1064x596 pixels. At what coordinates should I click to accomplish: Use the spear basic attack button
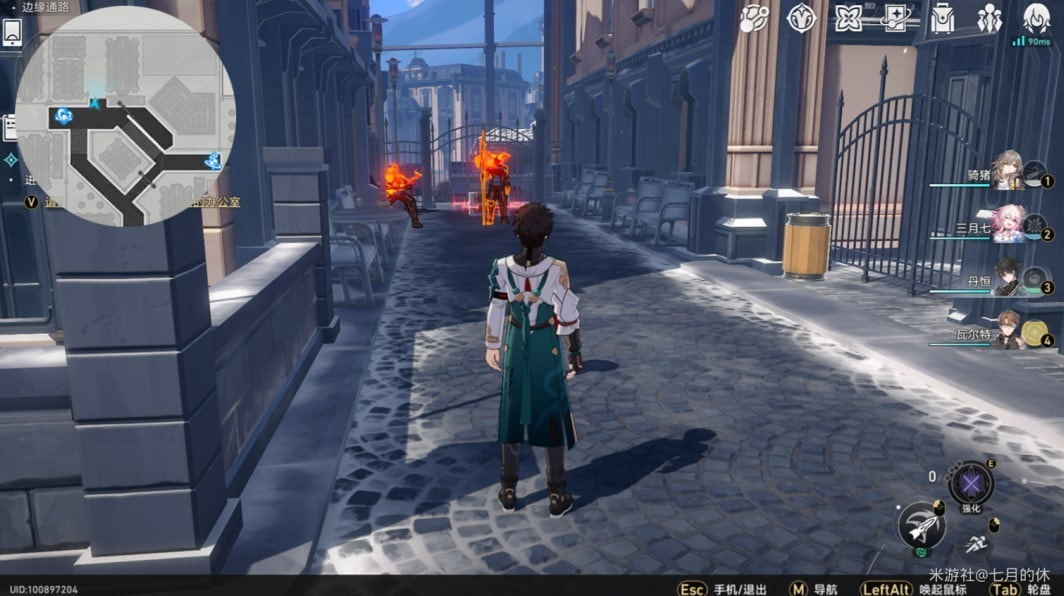point(921,526)
